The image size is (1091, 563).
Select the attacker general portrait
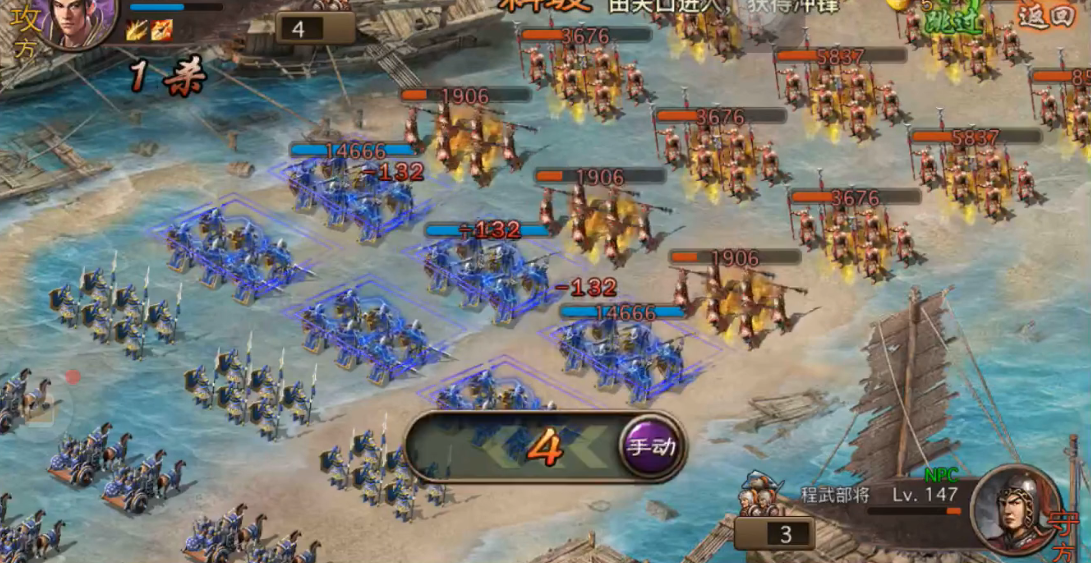click(x=81, y=22)
